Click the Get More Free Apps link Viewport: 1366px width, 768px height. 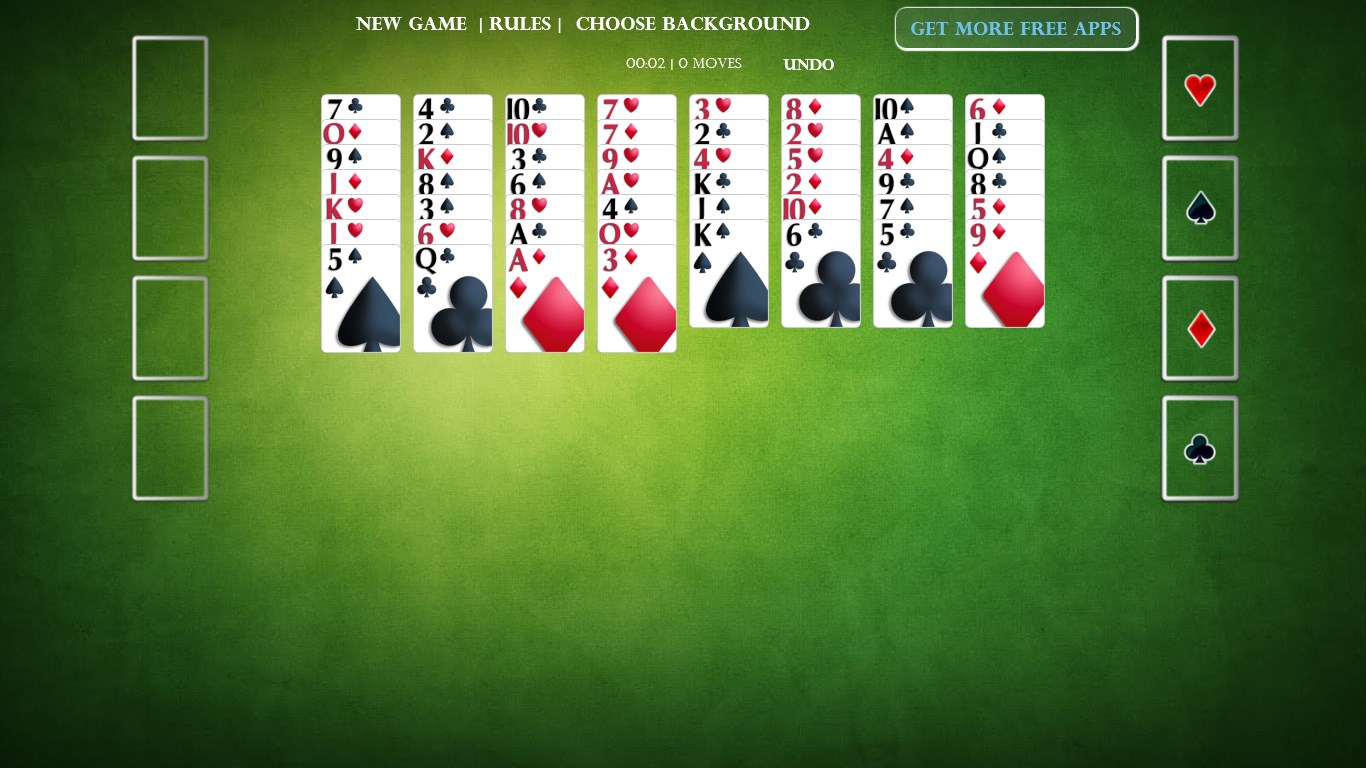1016,28
